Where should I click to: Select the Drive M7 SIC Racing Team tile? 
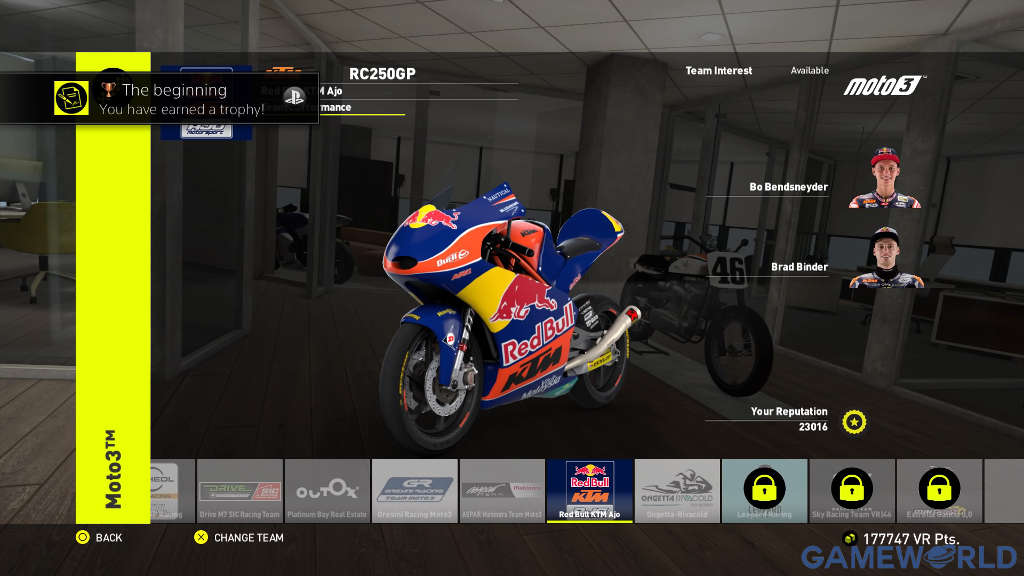240,490
